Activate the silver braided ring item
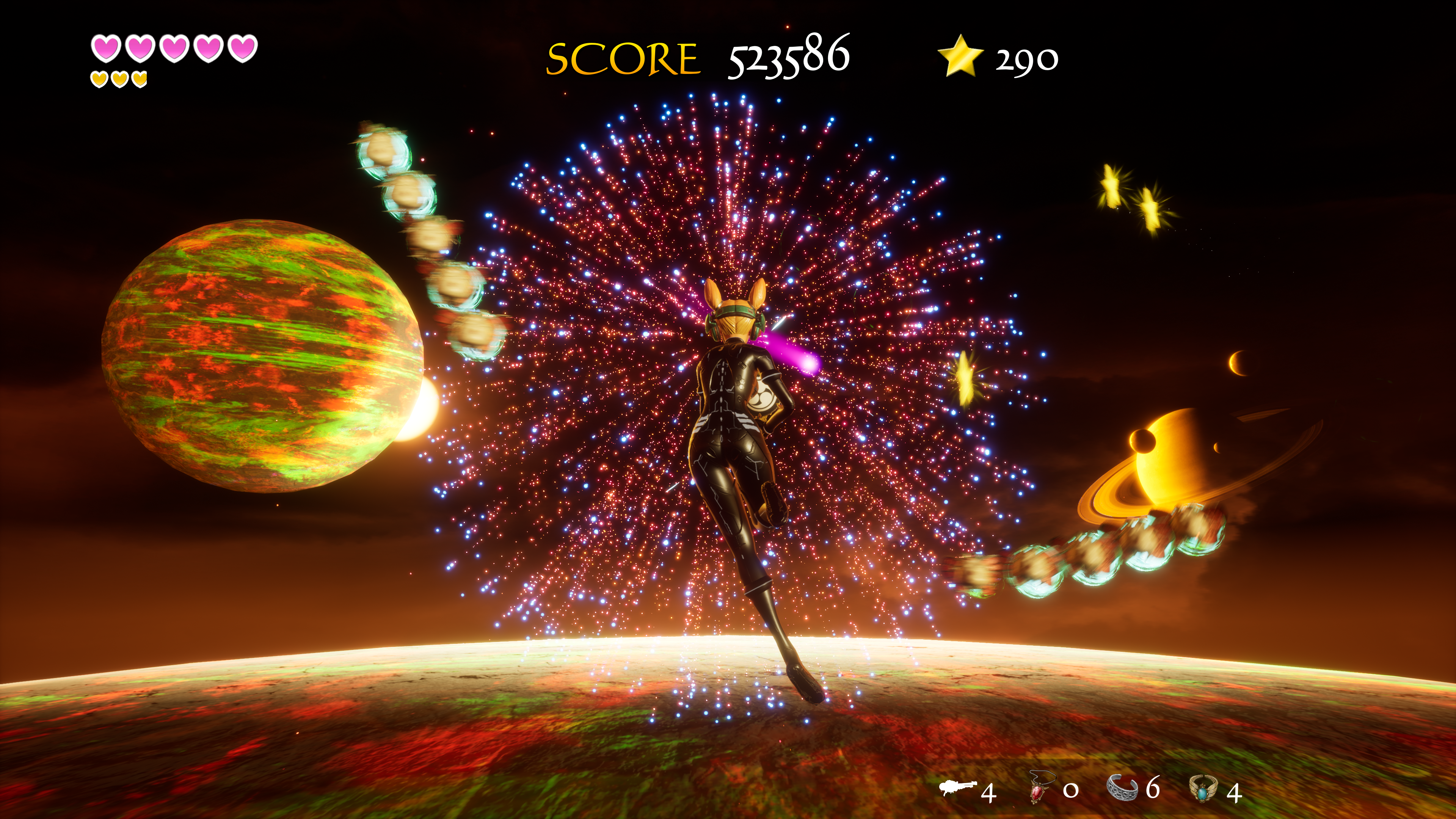 coord(1122,788)
